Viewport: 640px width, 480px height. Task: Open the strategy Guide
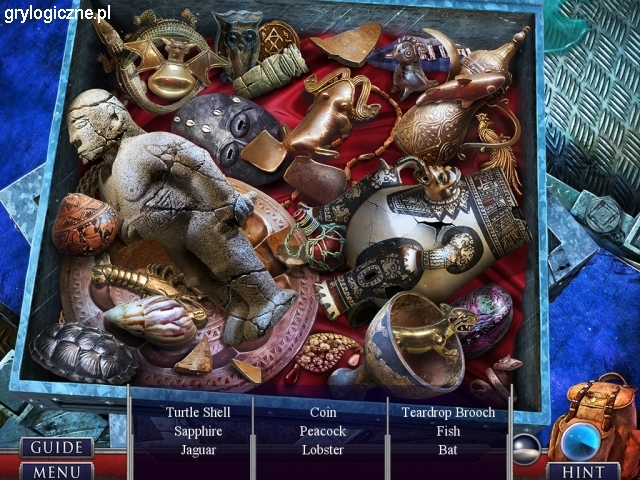55,447
